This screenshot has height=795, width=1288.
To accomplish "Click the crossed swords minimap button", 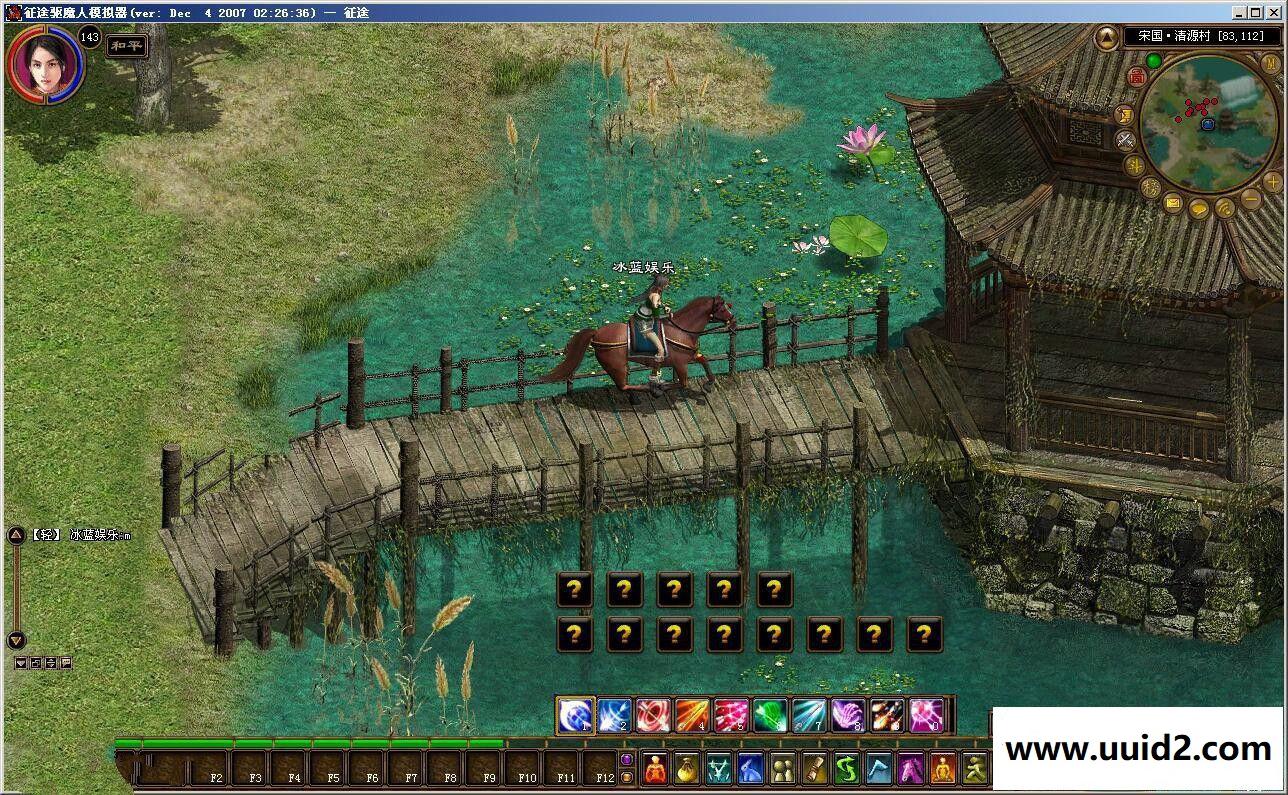I will [1125, 140].
